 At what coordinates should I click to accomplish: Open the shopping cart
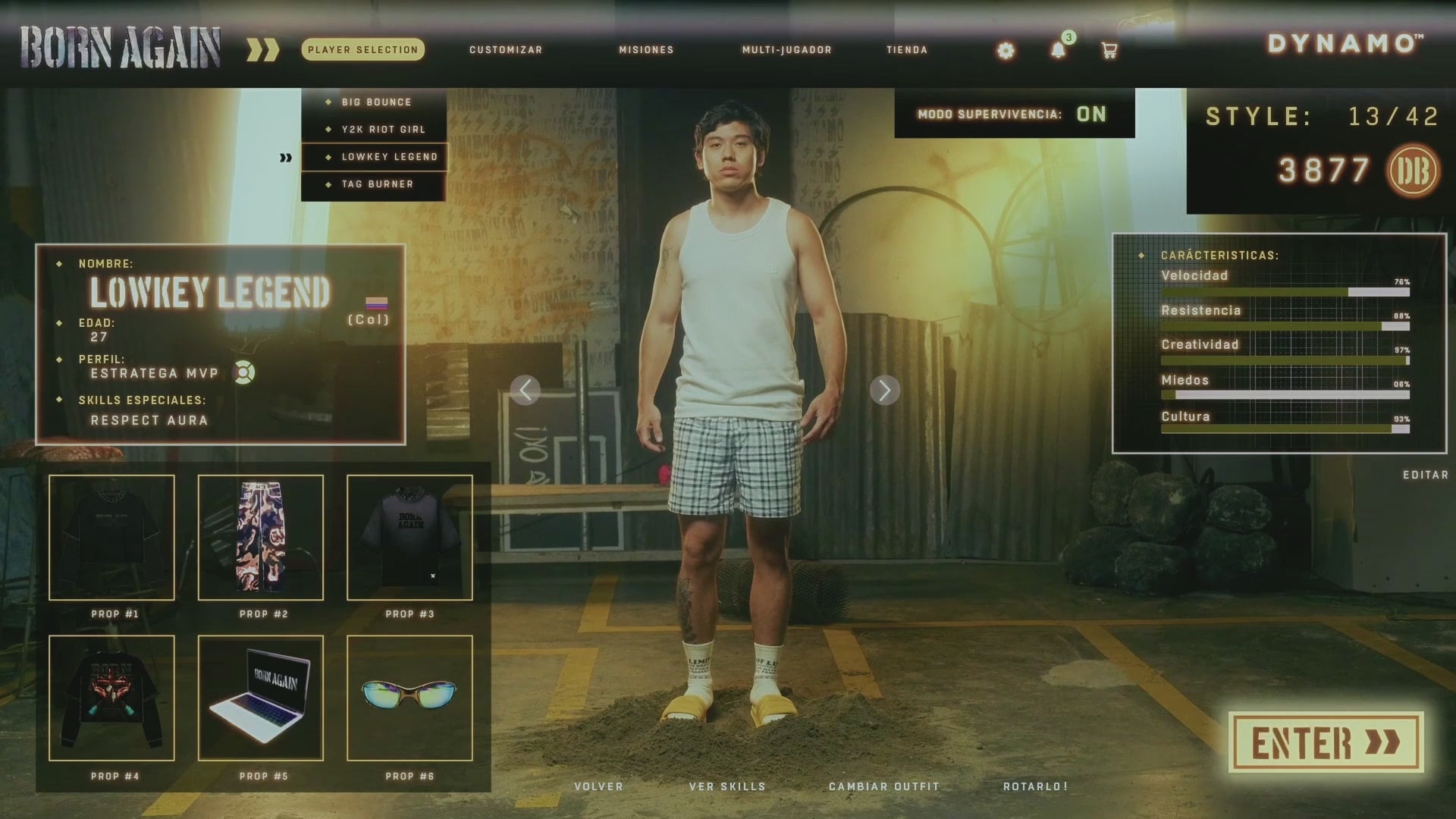(1109, 51)
